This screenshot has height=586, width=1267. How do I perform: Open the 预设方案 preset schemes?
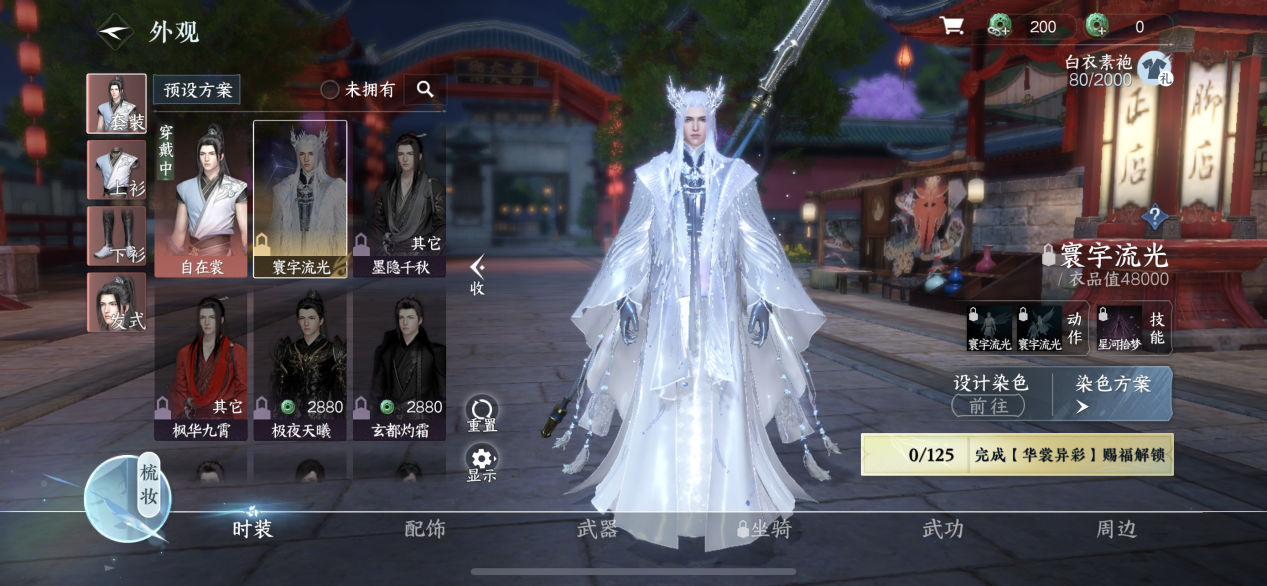click(x=197, y=90)
